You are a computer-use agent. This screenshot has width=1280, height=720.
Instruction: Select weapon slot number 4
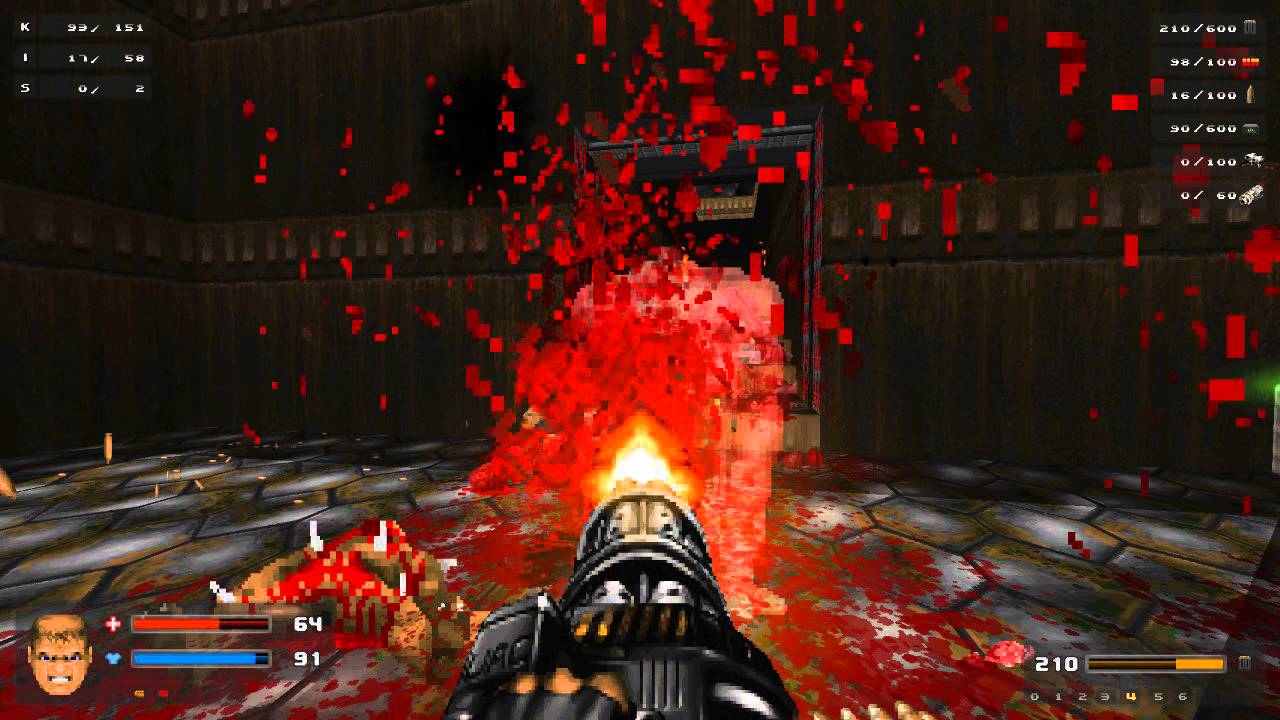[x=1131, y=697]
